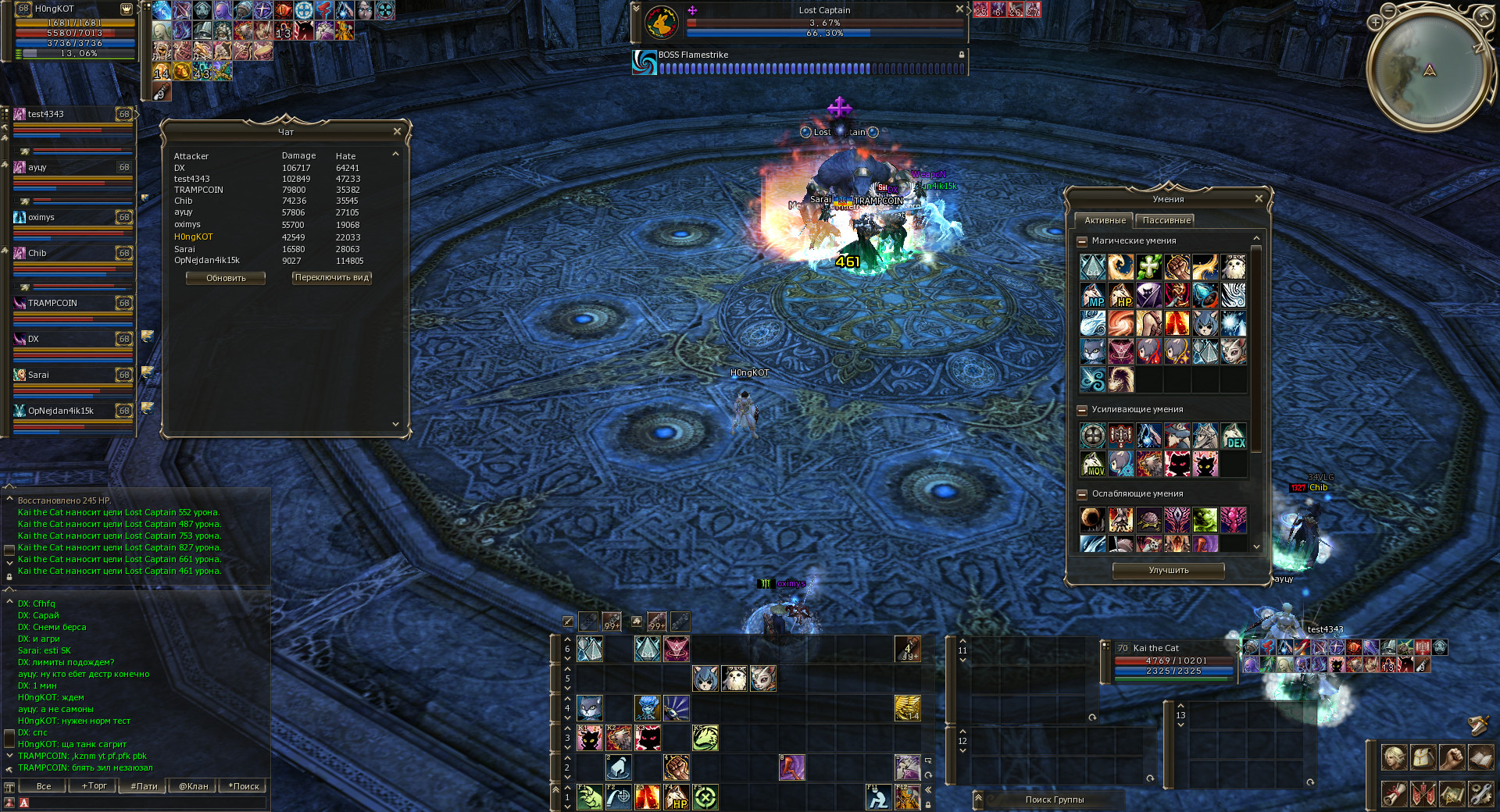Image resolution: width=1500 pixels, height=812 pixels.
Task: Close the Lost Captain target window
Action: (959, 9)
